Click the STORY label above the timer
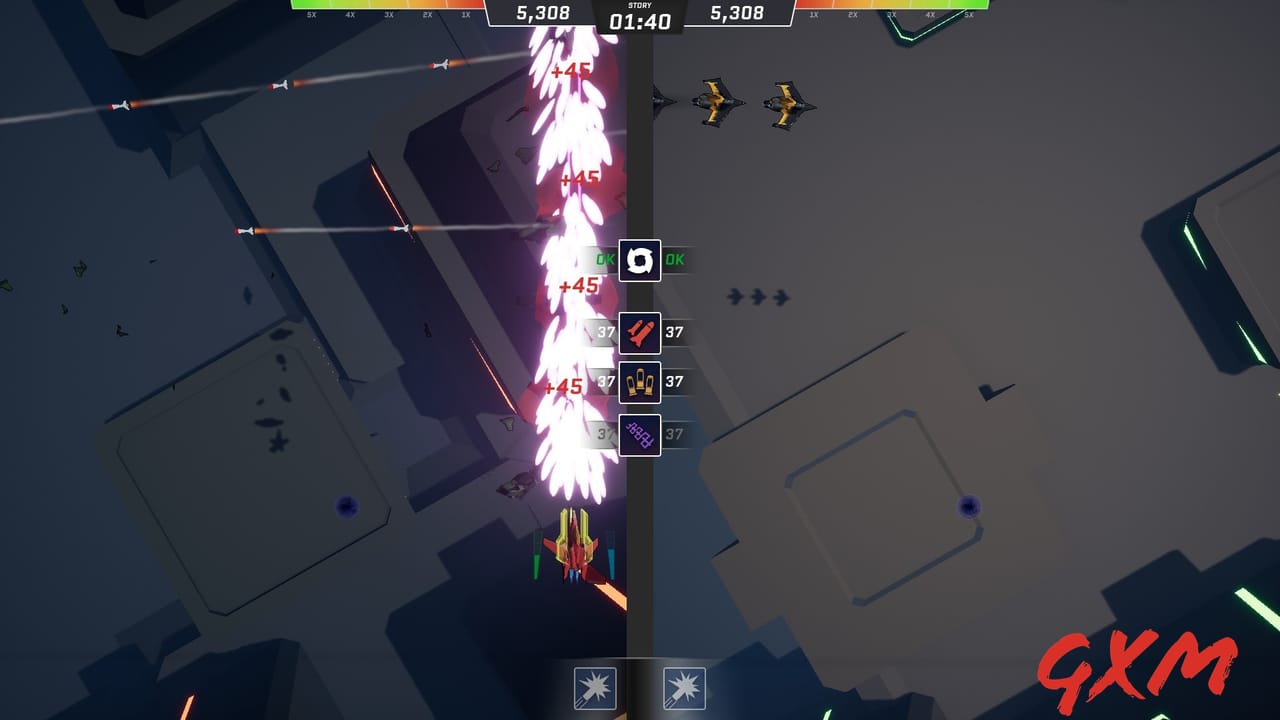Image resolution: width=1280 pixels, height=720 pixels. tap(639, 5)
